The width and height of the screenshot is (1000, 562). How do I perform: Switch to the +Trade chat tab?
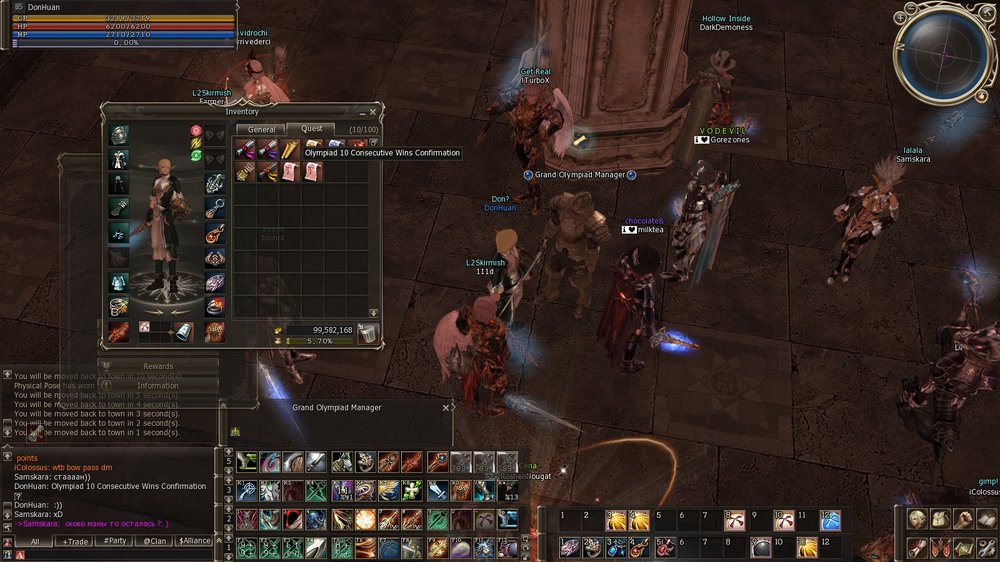(x=75, y=541)
